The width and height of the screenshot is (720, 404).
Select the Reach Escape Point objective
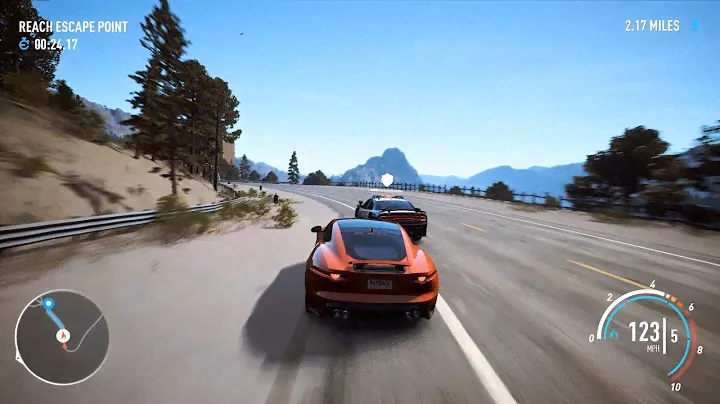pyautogui.click(x=73, y=27)
